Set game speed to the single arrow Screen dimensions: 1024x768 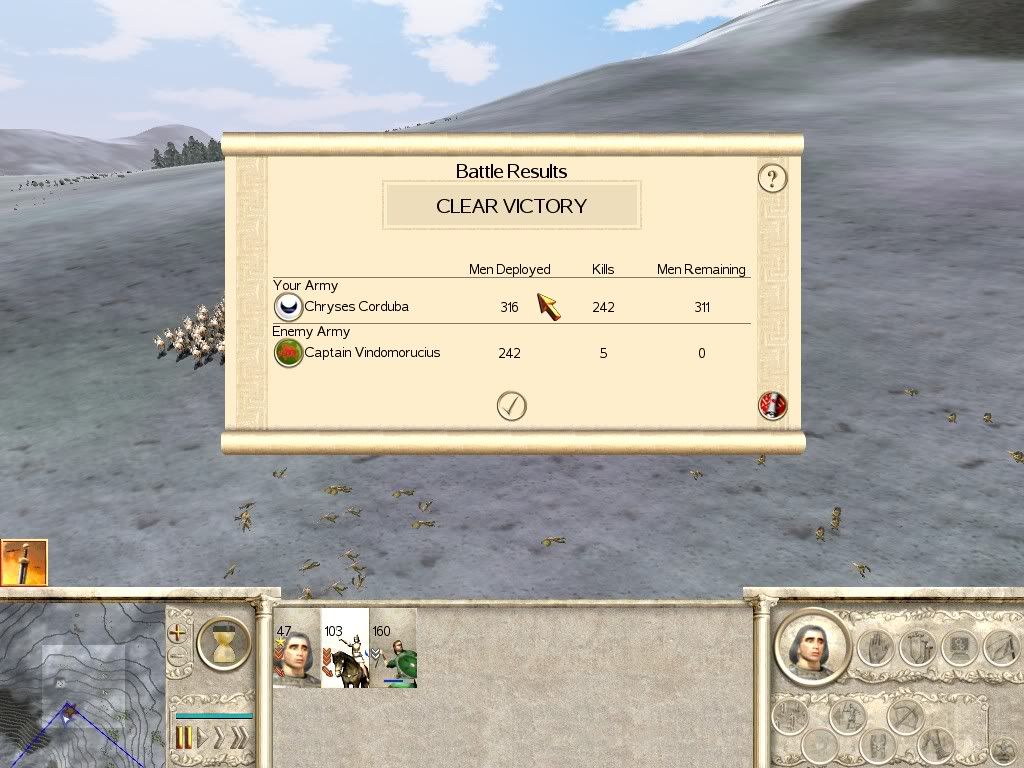[x=205, y=739]
